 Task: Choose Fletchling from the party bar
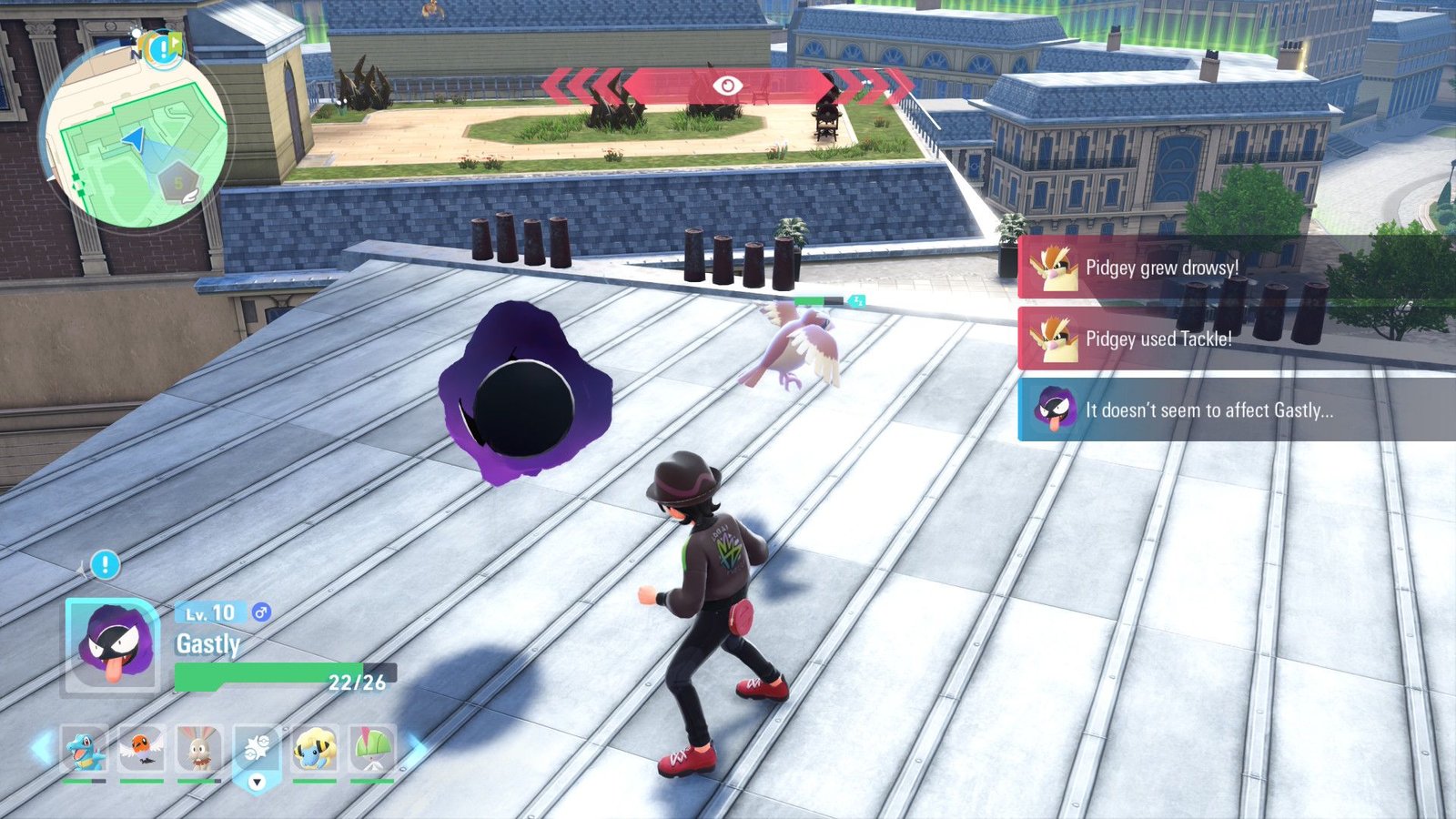pyautogui.click(x=141, y=750)
